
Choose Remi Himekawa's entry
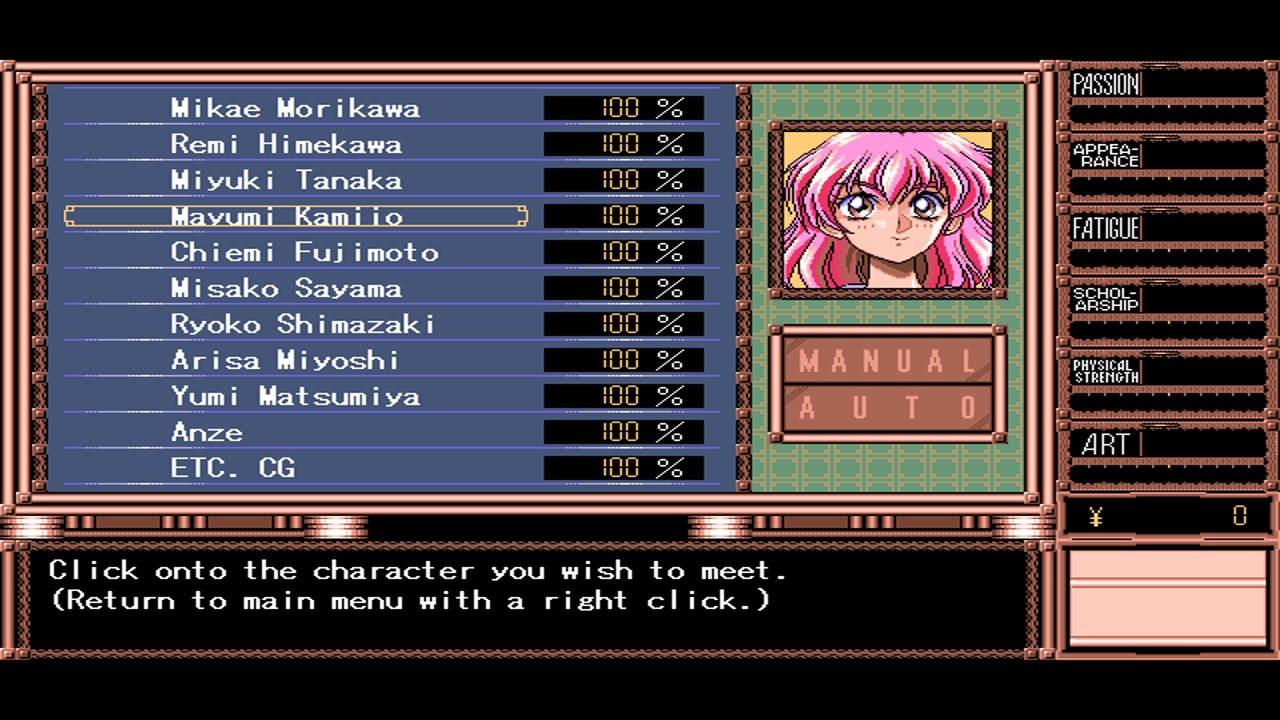[x=286, y=144]
